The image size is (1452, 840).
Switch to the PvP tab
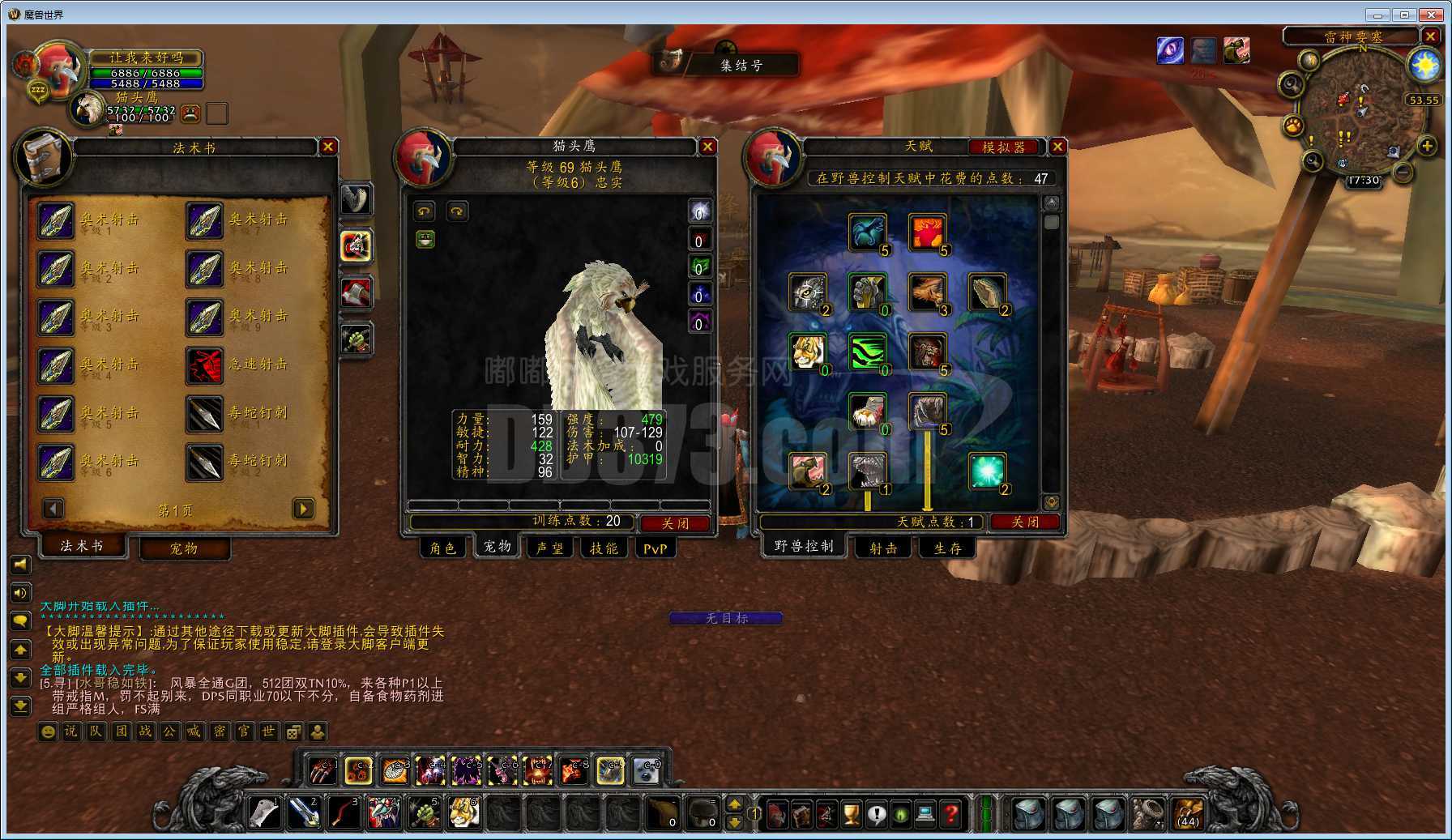click(655, 548)
